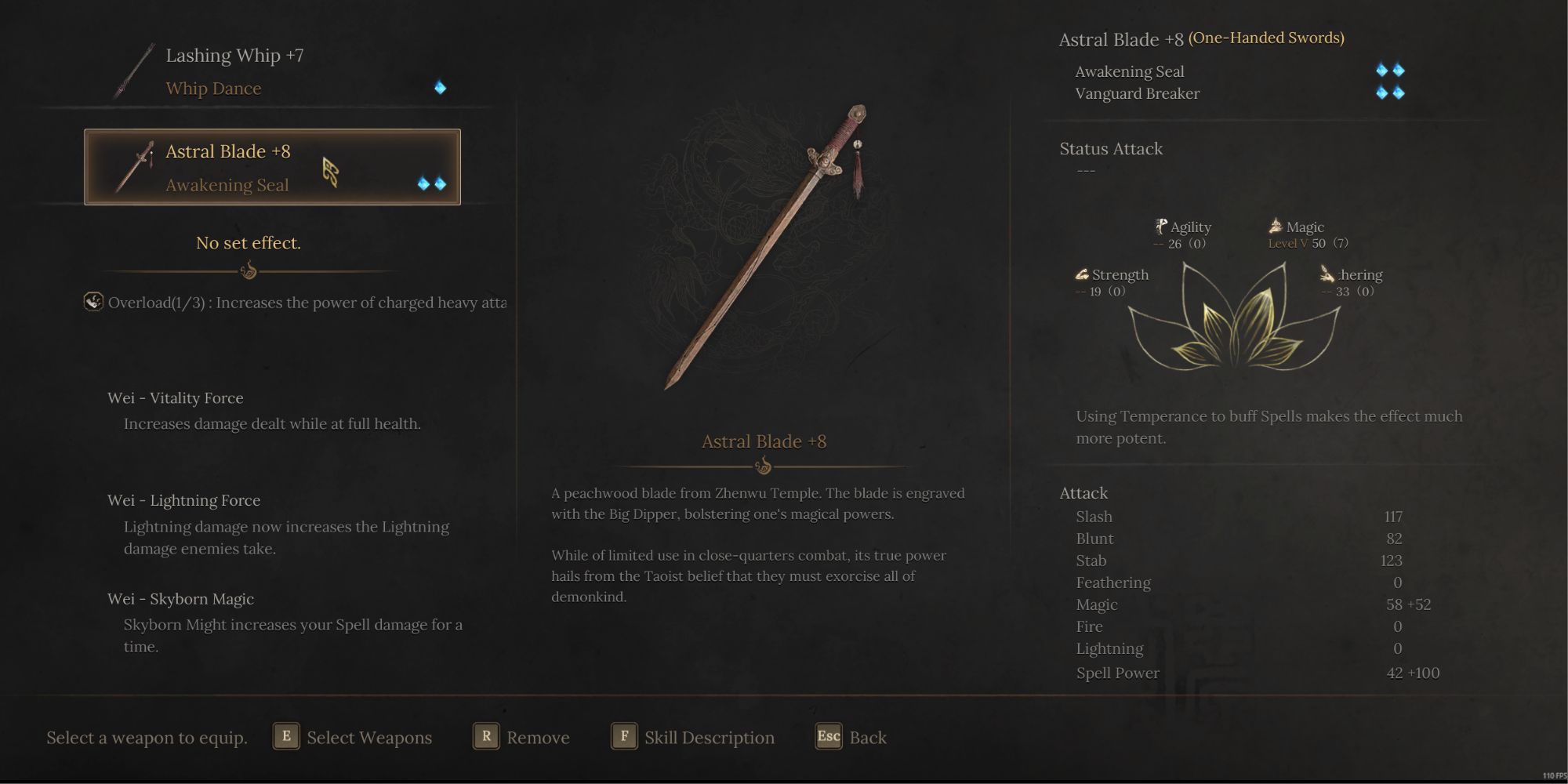
Task: Expand the Attack stats list
Action: click(x=1083, y=492)
